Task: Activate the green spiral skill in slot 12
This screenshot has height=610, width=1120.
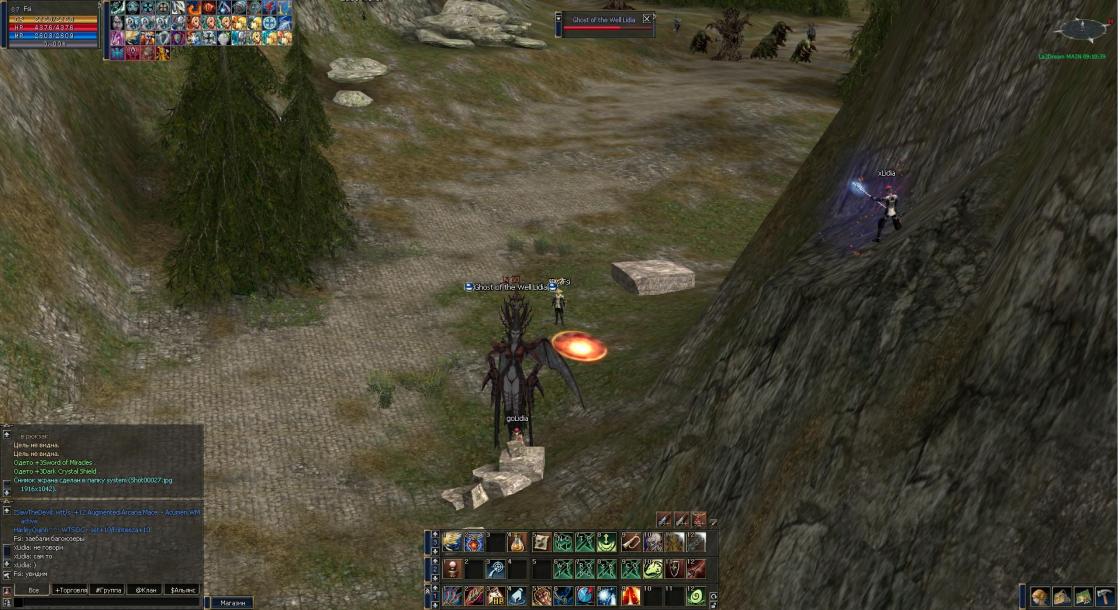Action: tap(696, 596)
